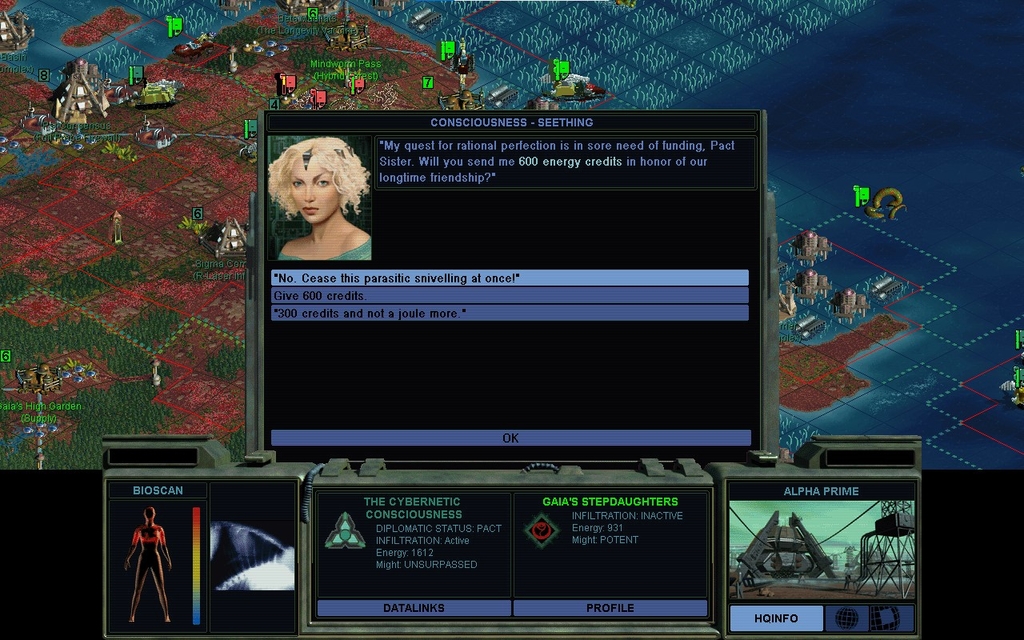Click the Bioscan body figure
This screenshot has width=1024, height=640.
149,563
